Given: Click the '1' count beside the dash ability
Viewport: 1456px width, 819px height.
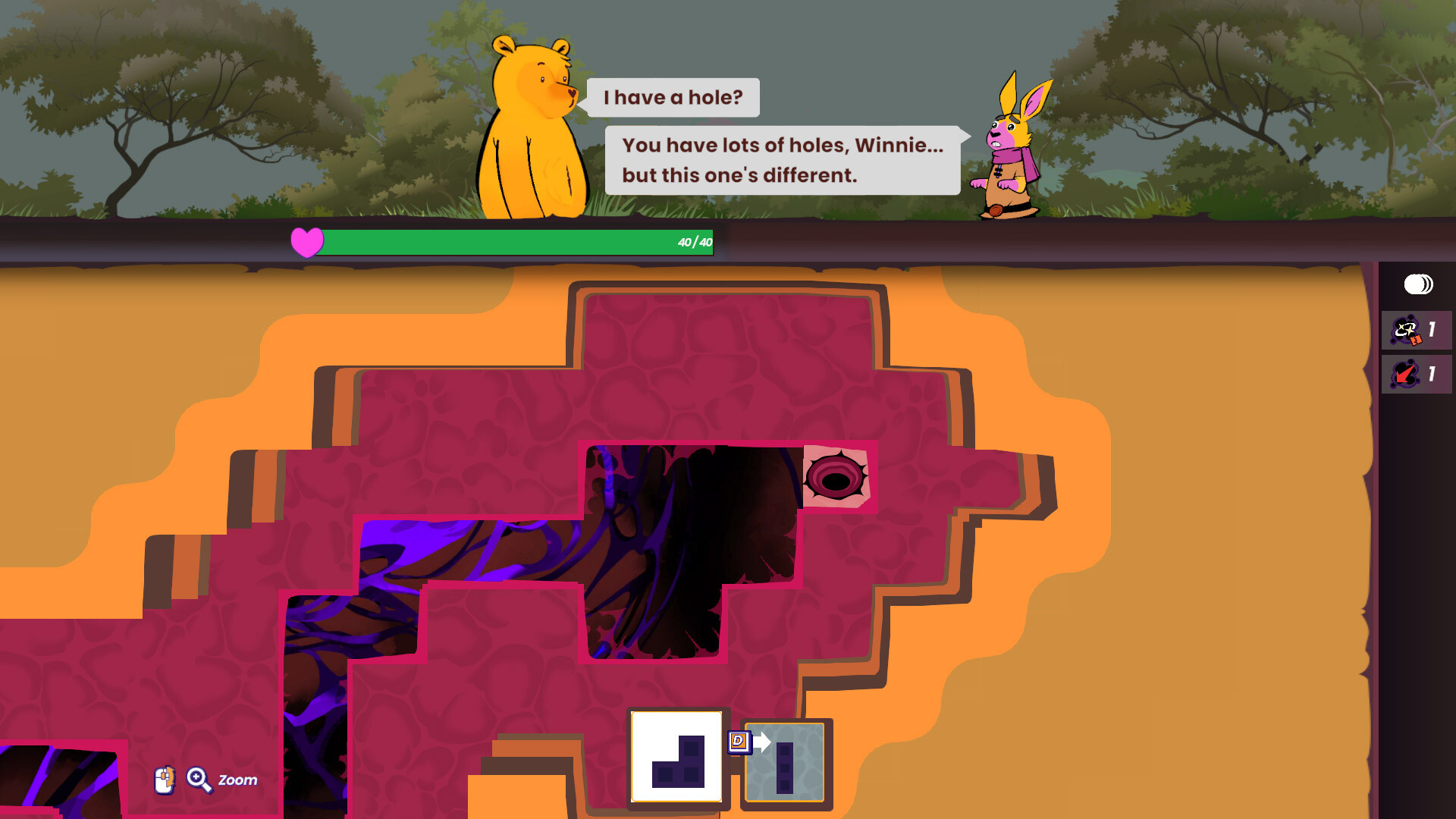Looking at the screenshot, I should pyautogui.click(x=1432, y=373).
